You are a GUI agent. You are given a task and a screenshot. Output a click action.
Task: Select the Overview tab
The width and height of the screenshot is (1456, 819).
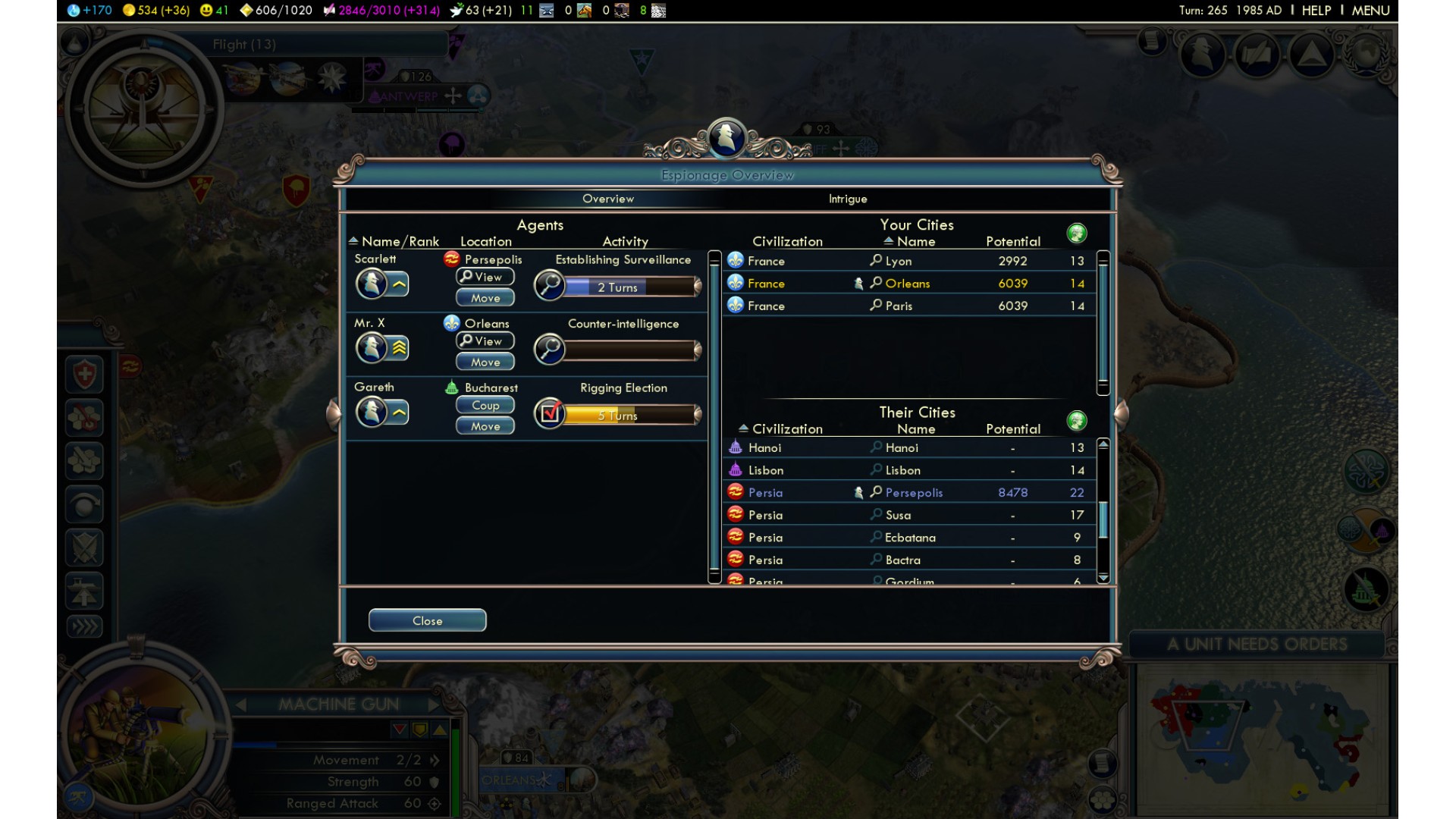click(607, 199)
